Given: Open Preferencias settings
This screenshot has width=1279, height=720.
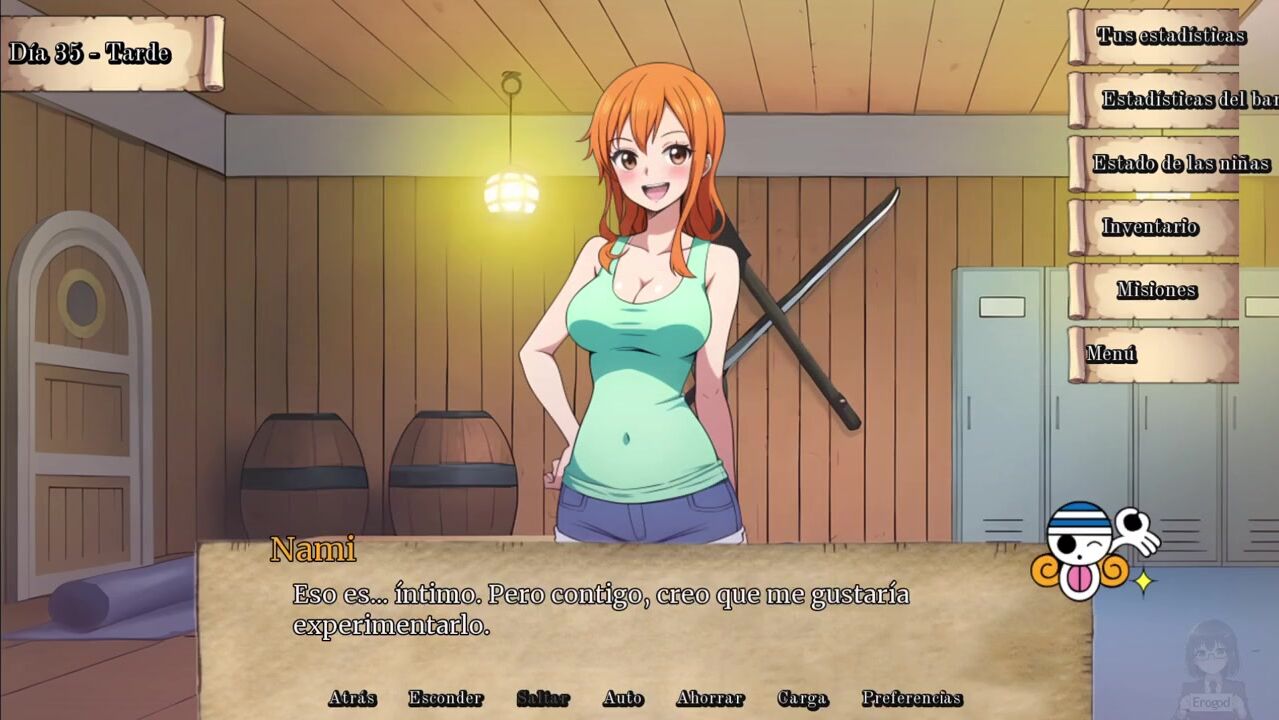Looking at the screenshot, I should [x=912, y=698].
